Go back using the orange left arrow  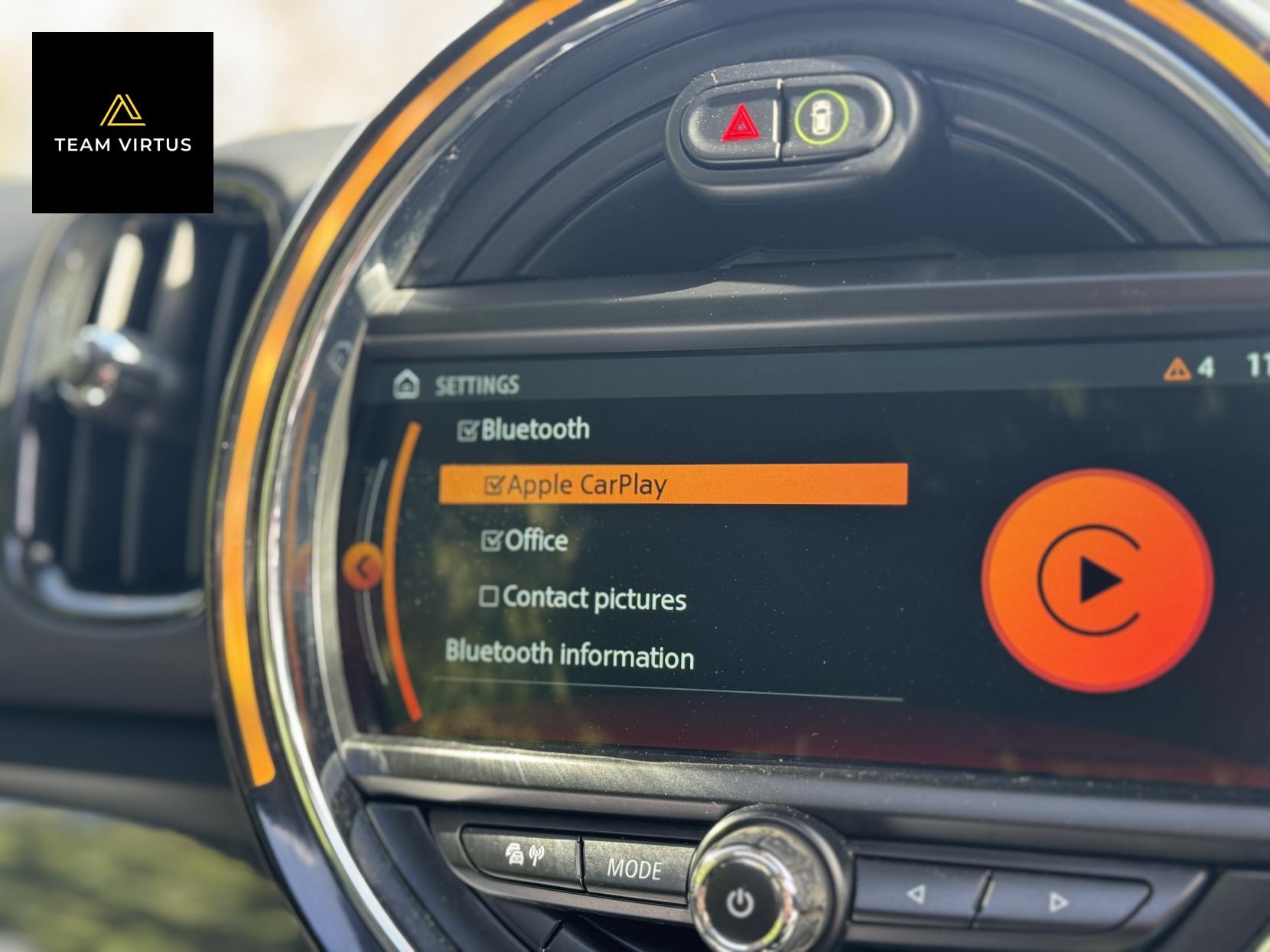pos(365,567)
